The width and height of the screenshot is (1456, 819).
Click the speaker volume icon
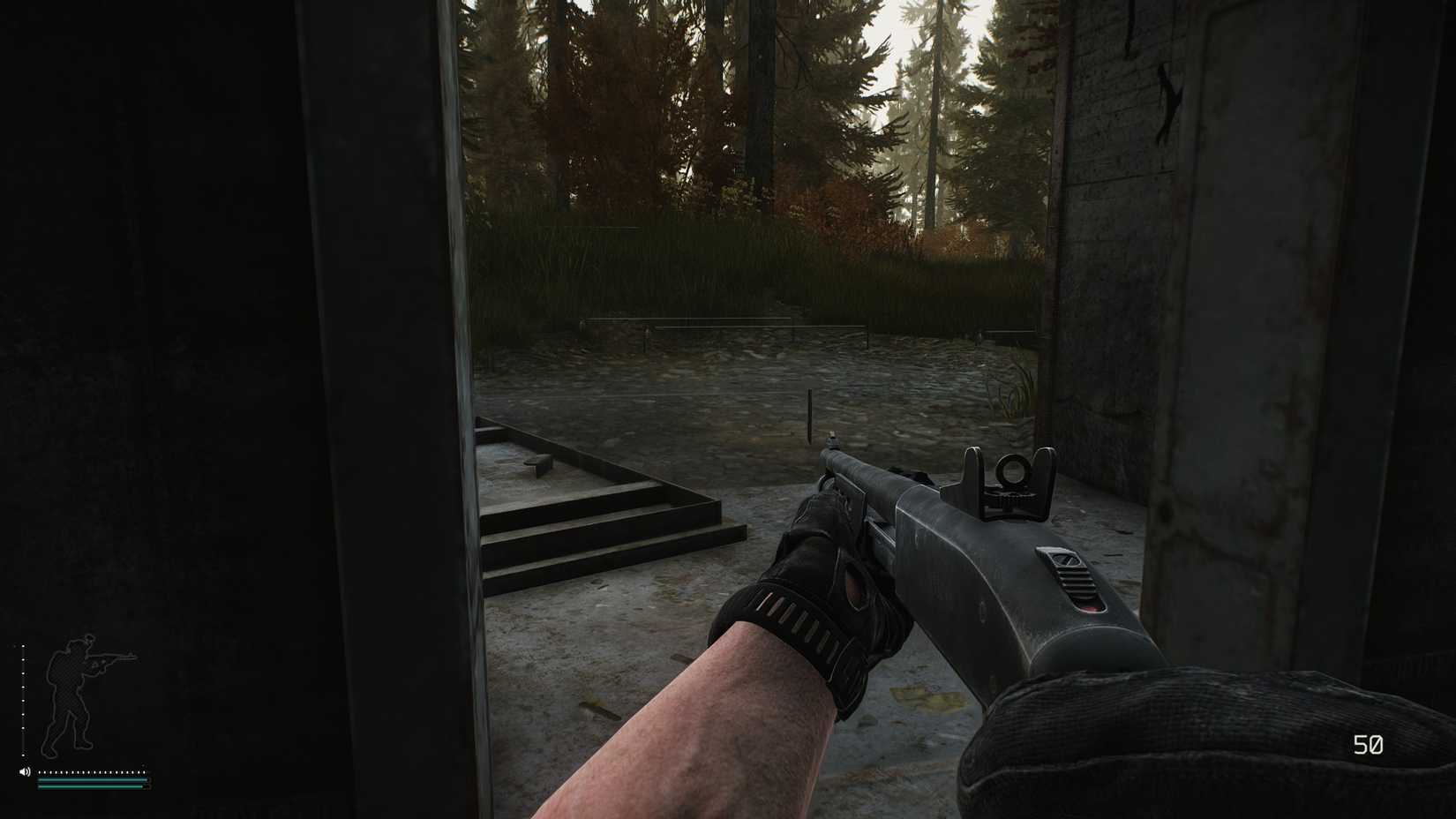tap(24, 772)
